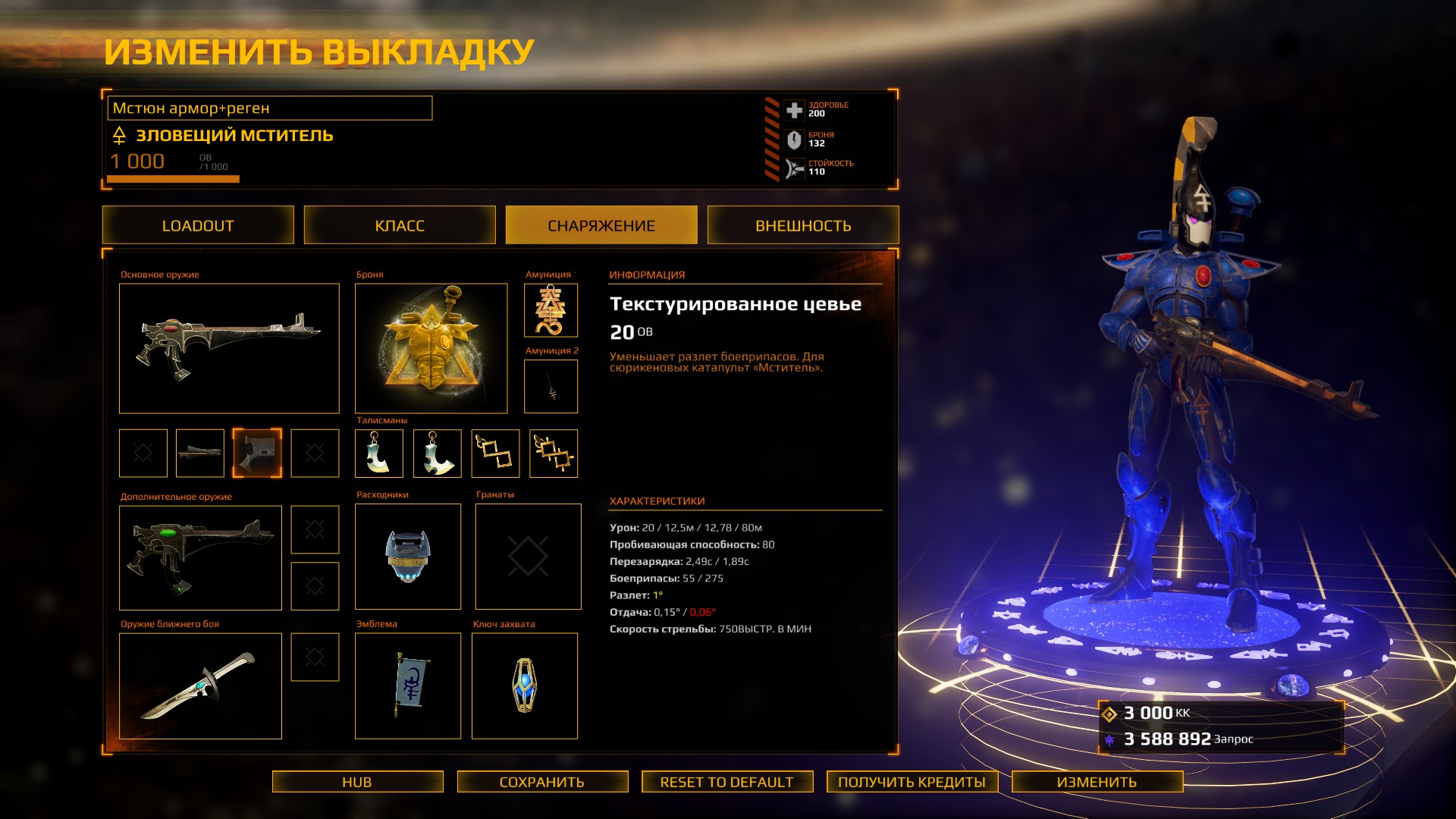Image resolution: width=1456 pixels, height=819 pixels.
Task: Click RESET TO DEFAULT button
Action: 726,782
